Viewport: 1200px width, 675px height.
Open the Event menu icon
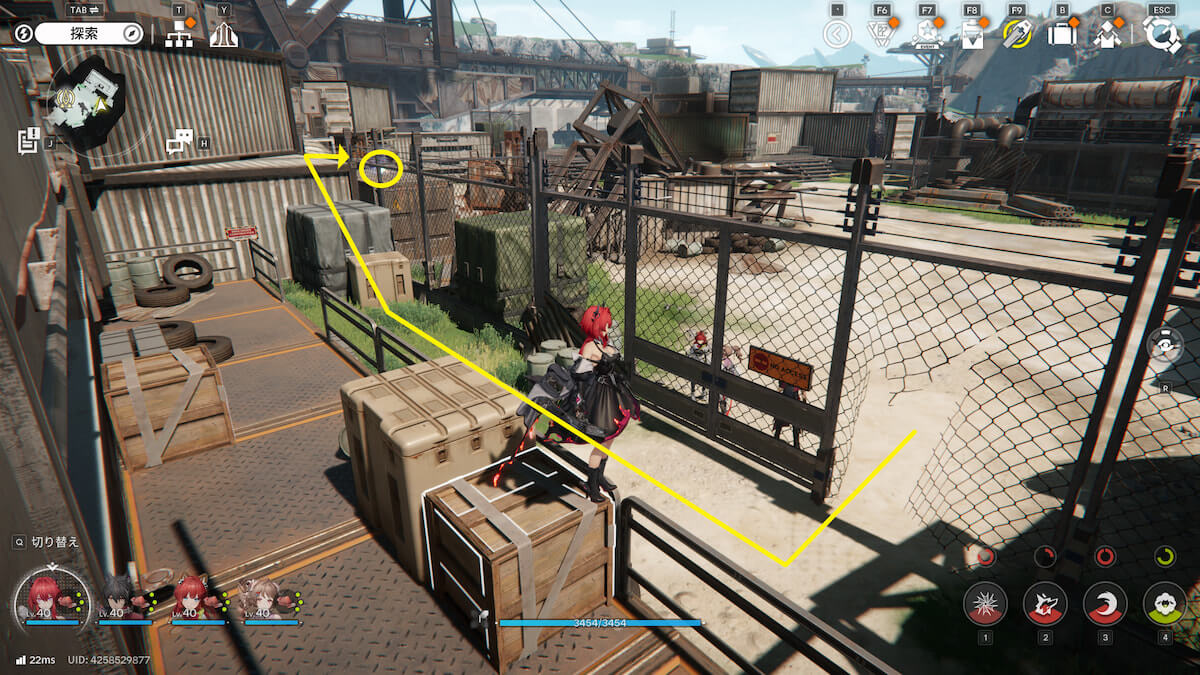(926, 34)
